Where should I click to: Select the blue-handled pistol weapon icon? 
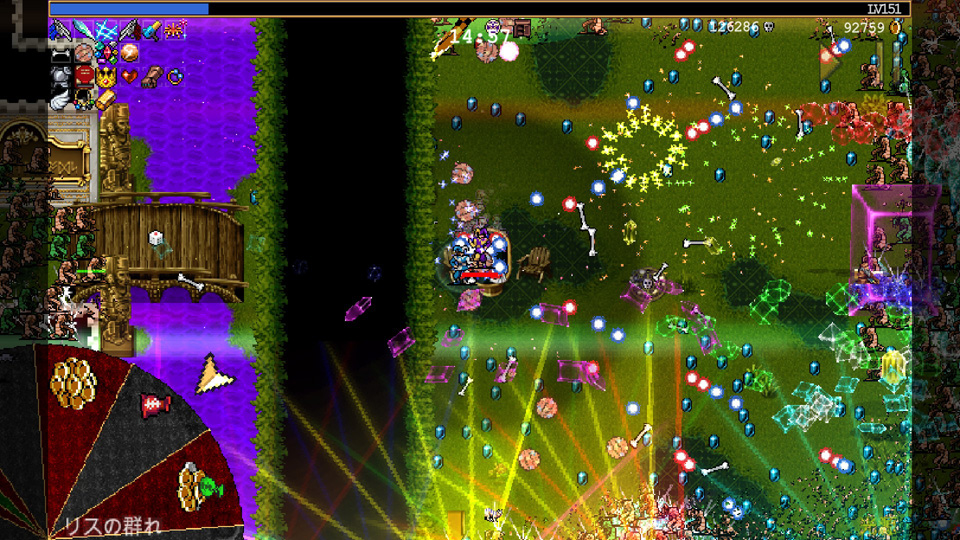[x=60, y=30]
